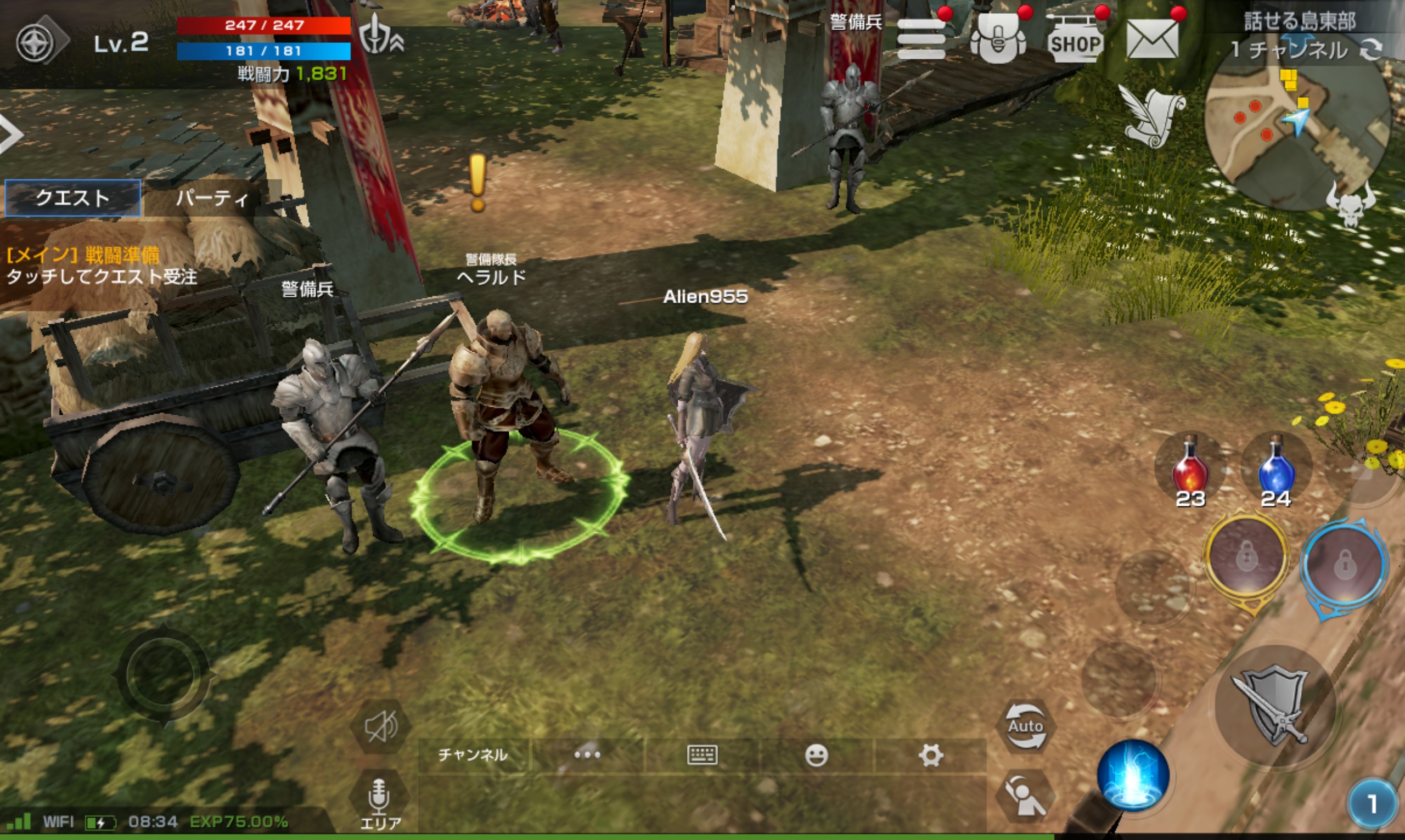Switch to the パーティ tab
The height and width of the screenshot is (840, 1405).
point(212,198)
